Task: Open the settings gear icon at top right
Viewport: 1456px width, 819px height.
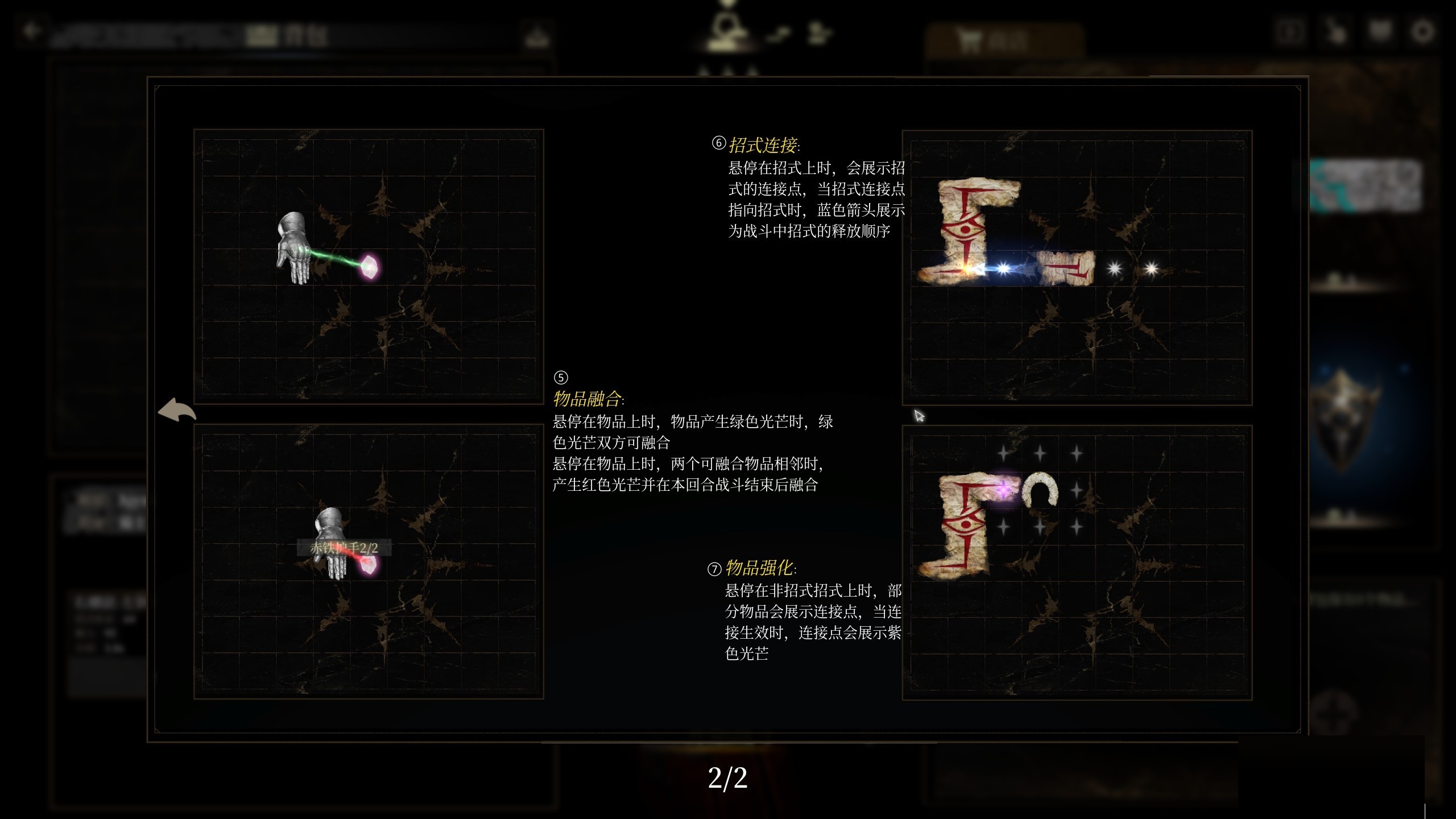Action: (1422, 31)
